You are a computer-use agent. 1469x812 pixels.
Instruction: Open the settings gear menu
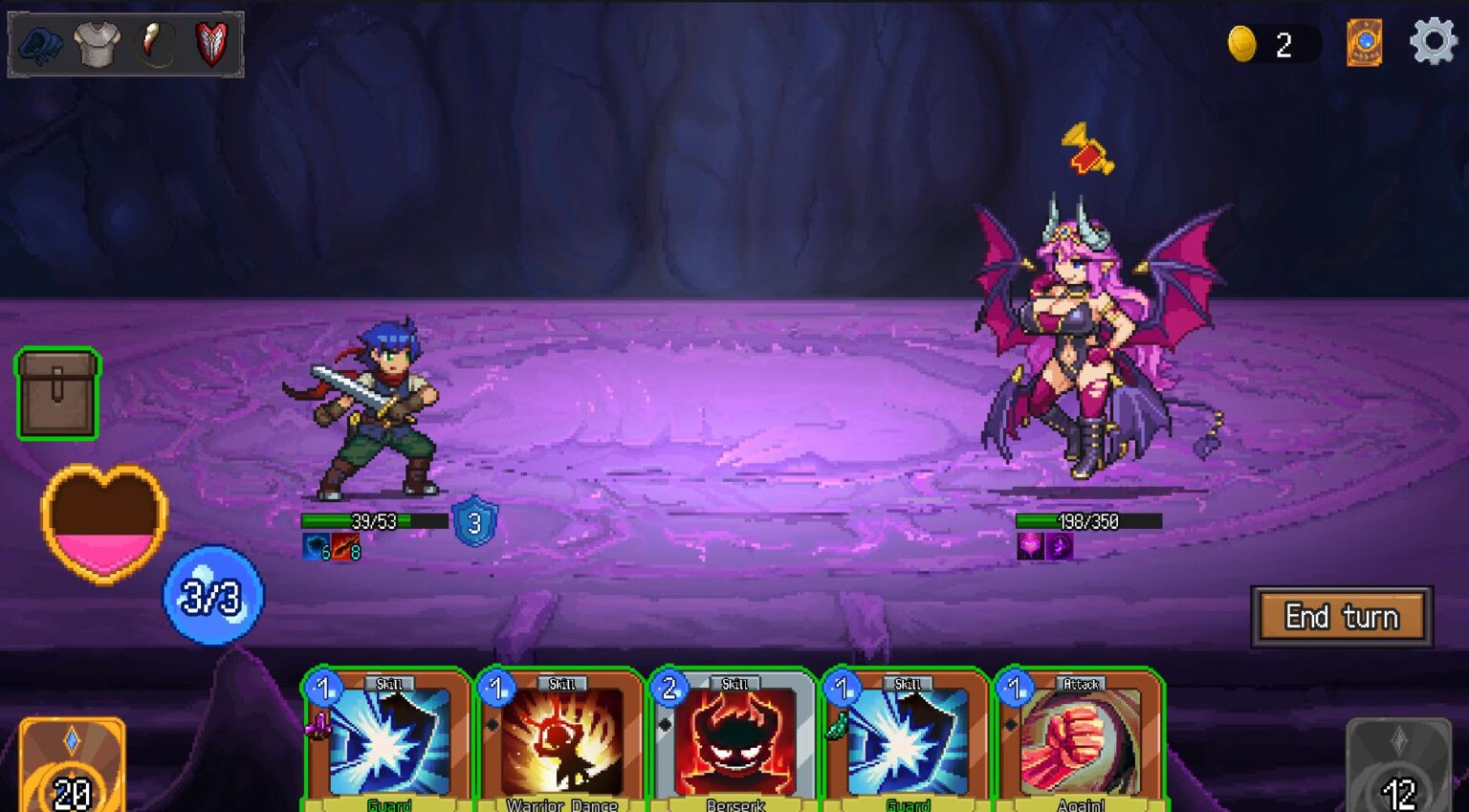tap(1432, 41)
